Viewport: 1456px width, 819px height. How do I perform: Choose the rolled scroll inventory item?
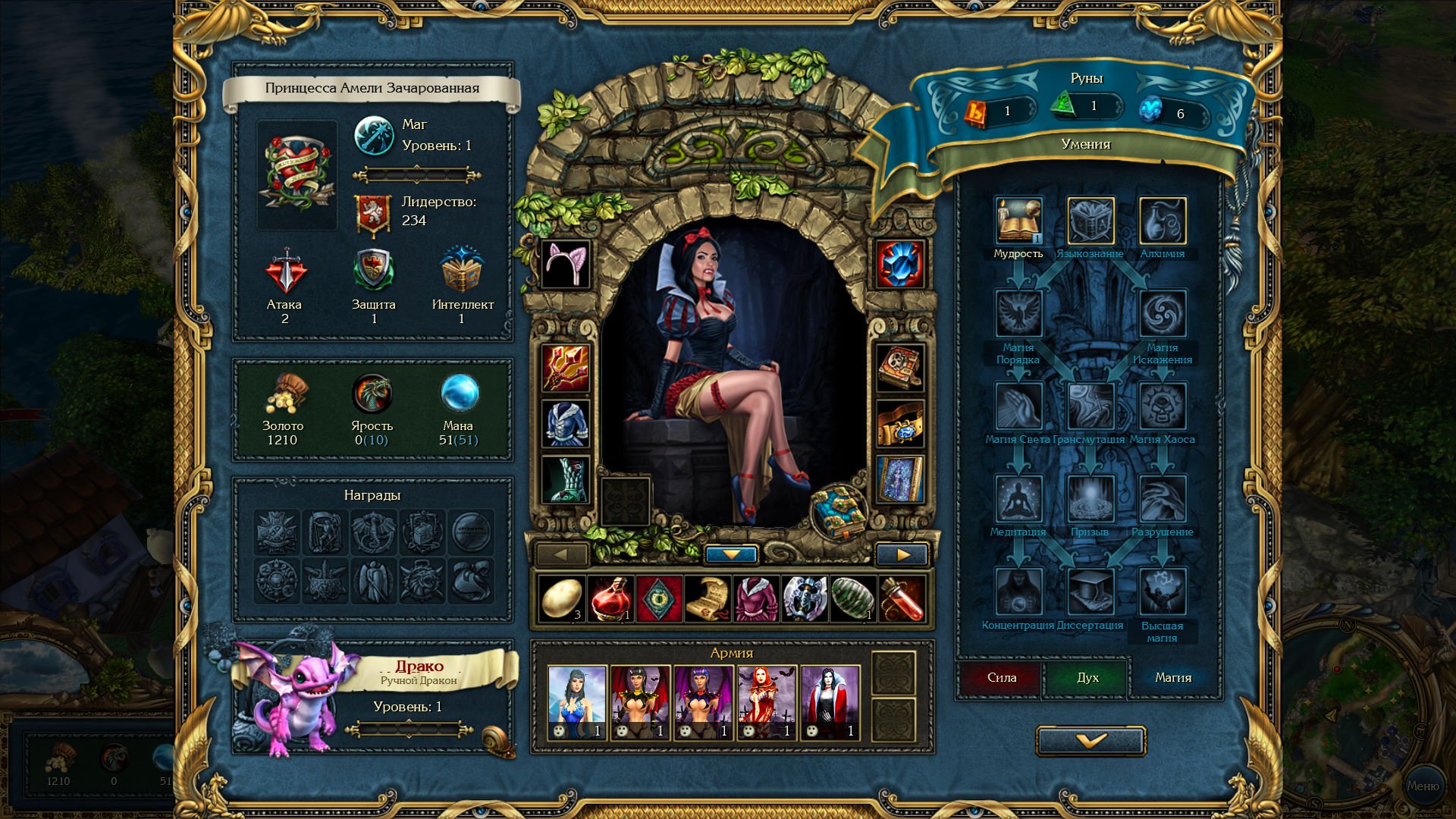[x=707, y=598]
